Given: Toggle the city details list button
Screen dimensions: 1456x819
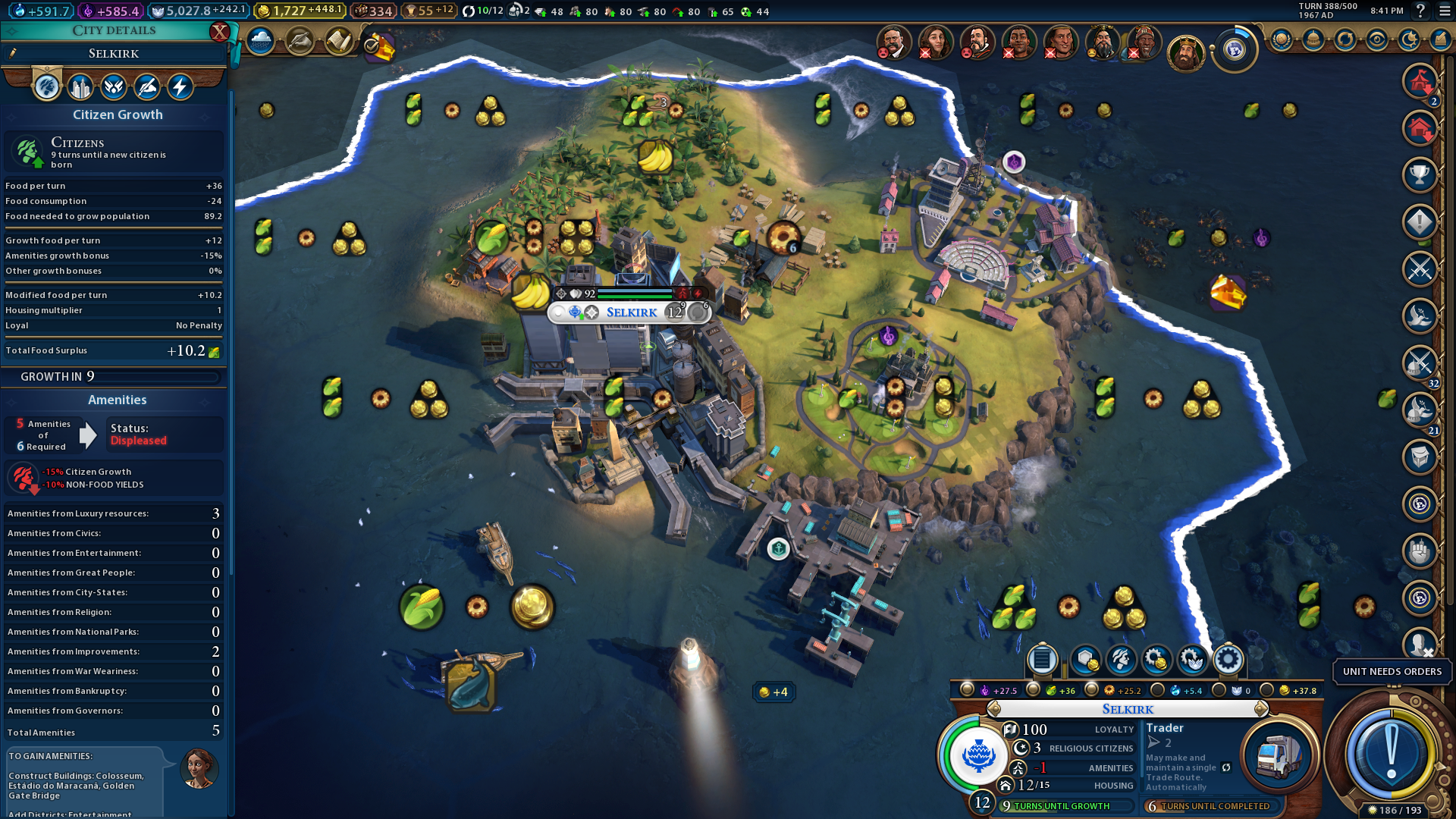Looking at the screenshot, I should 1042,660.
